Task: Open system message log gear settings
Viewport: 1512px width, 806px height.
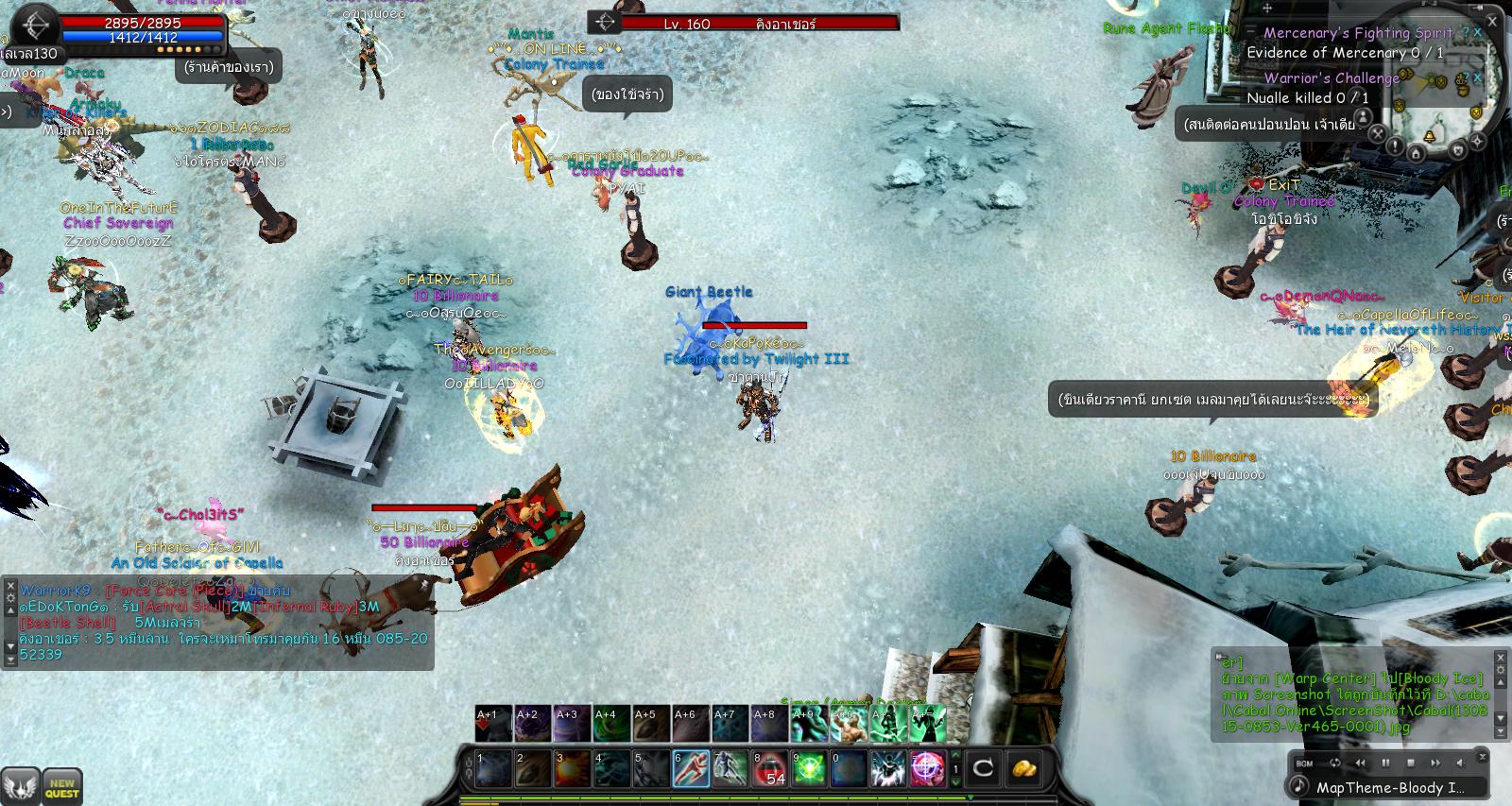Action: click(1500, 670)
